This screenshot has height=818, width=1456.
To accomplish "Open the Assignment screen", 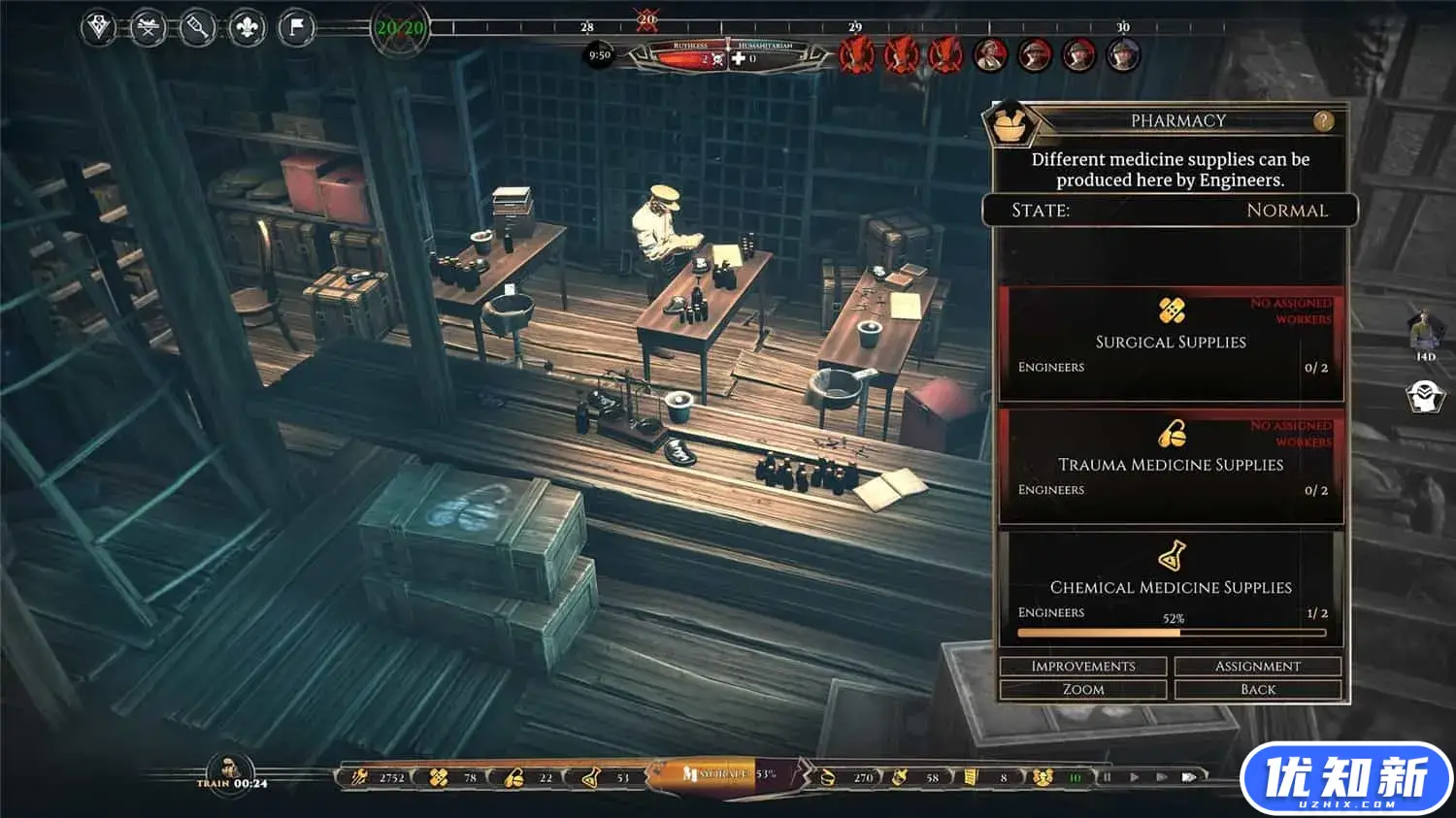I will 1257,667.
